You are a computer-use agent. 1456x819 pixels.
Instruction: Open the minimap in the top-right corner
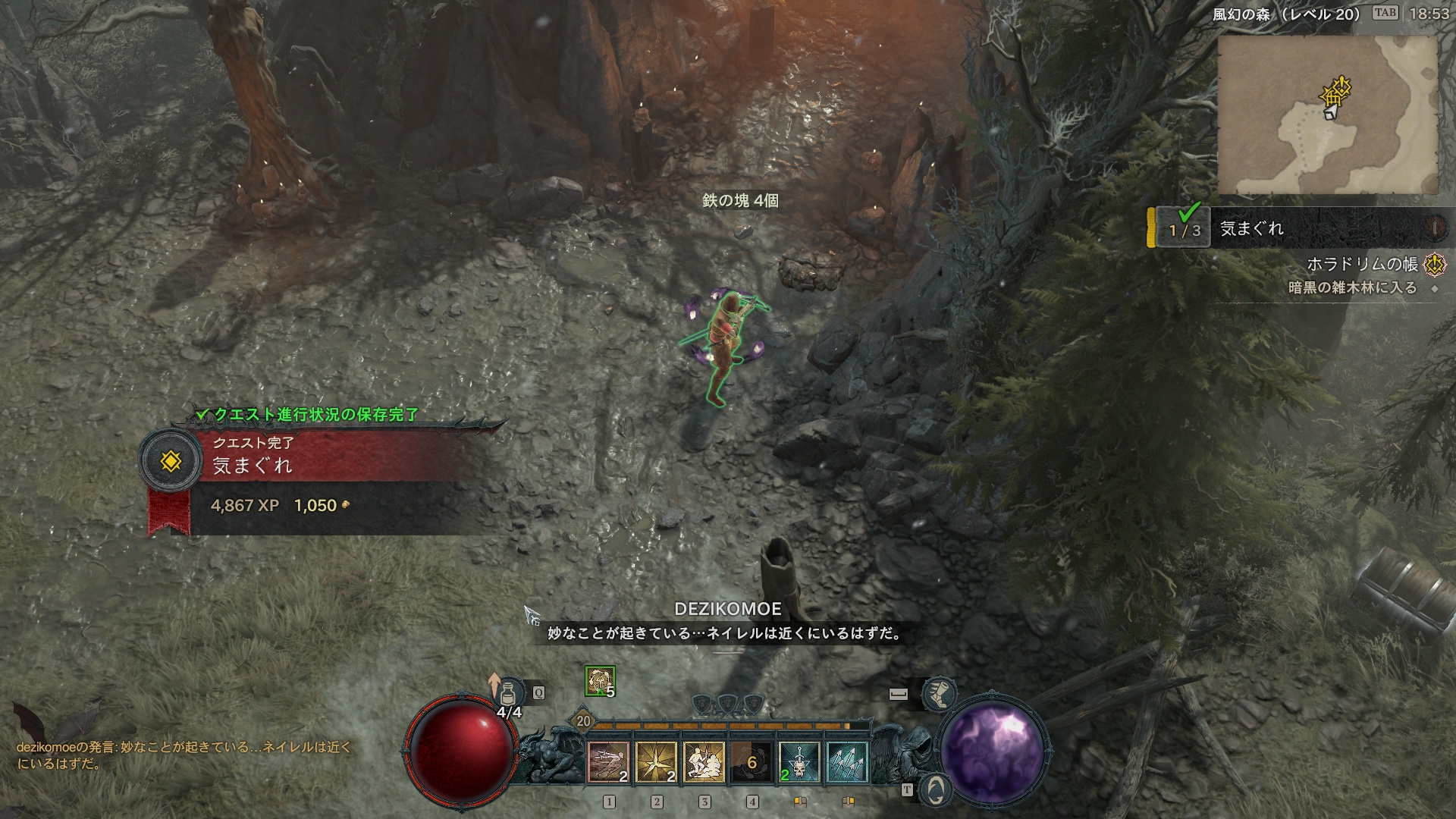pyautogui.click(x=1327, y=115)
